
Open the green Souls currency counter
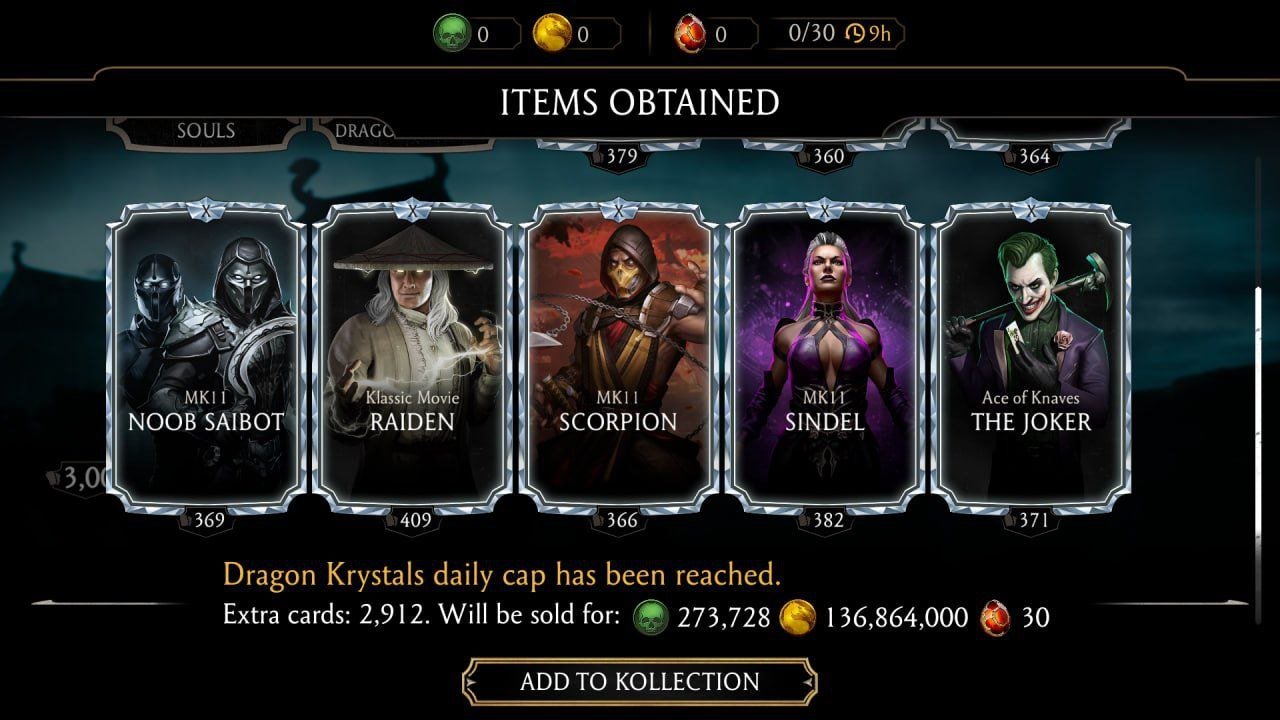pos(476,35)
